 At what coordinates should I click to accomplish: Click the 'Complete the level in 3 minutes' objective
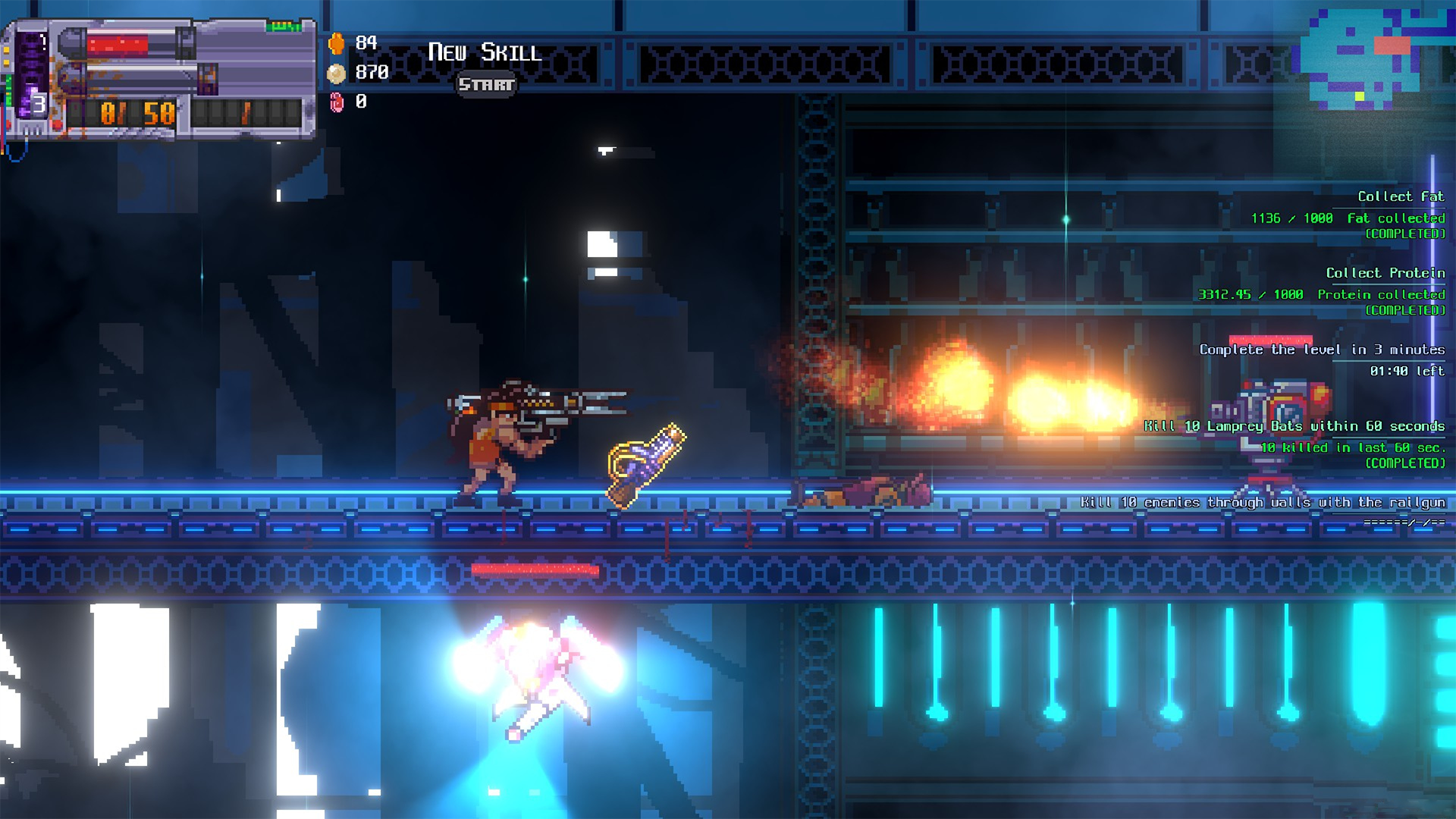1321,350
